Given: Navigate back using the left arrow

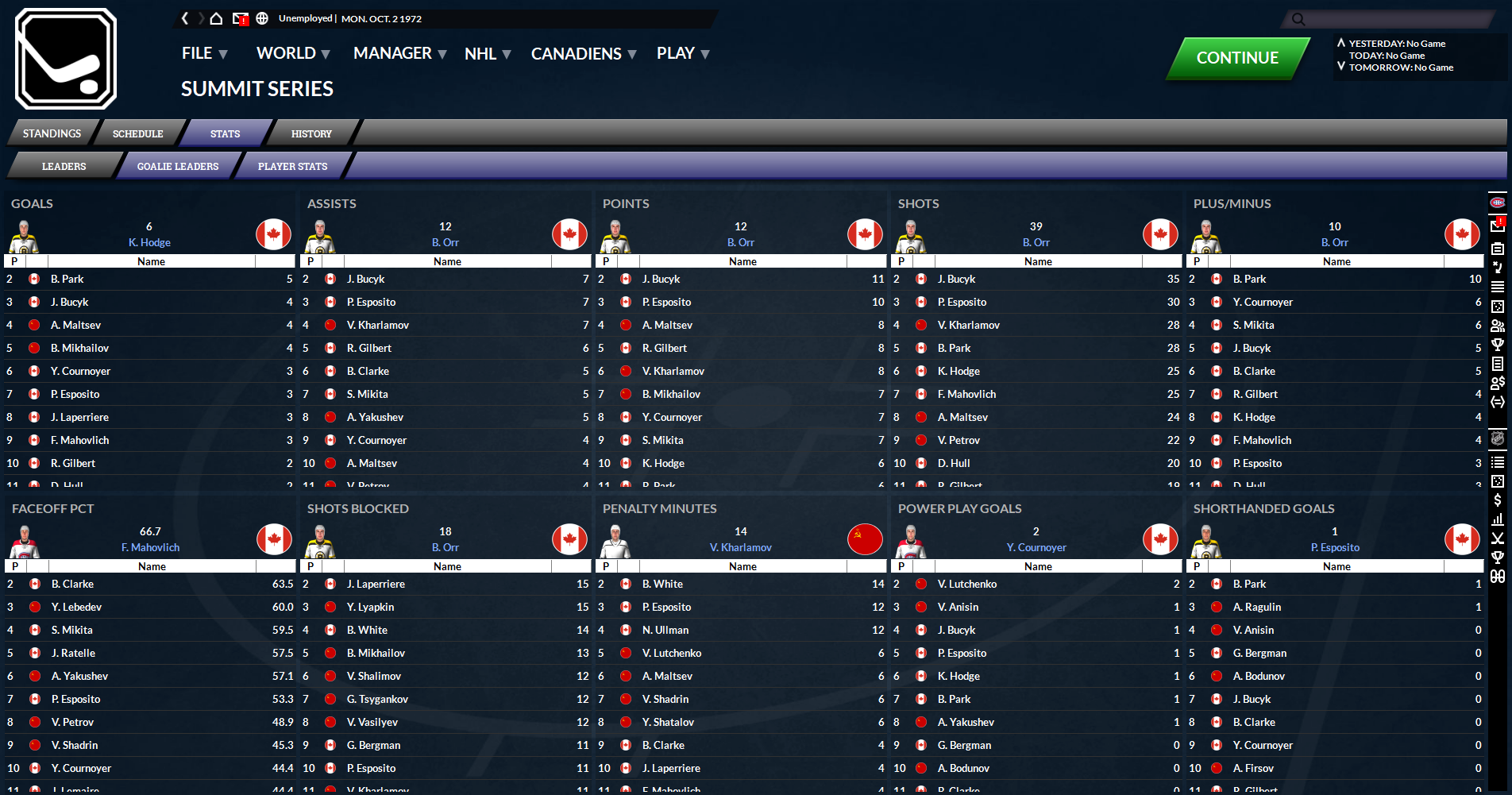Looking at the screenshot, I should point(185,18).
